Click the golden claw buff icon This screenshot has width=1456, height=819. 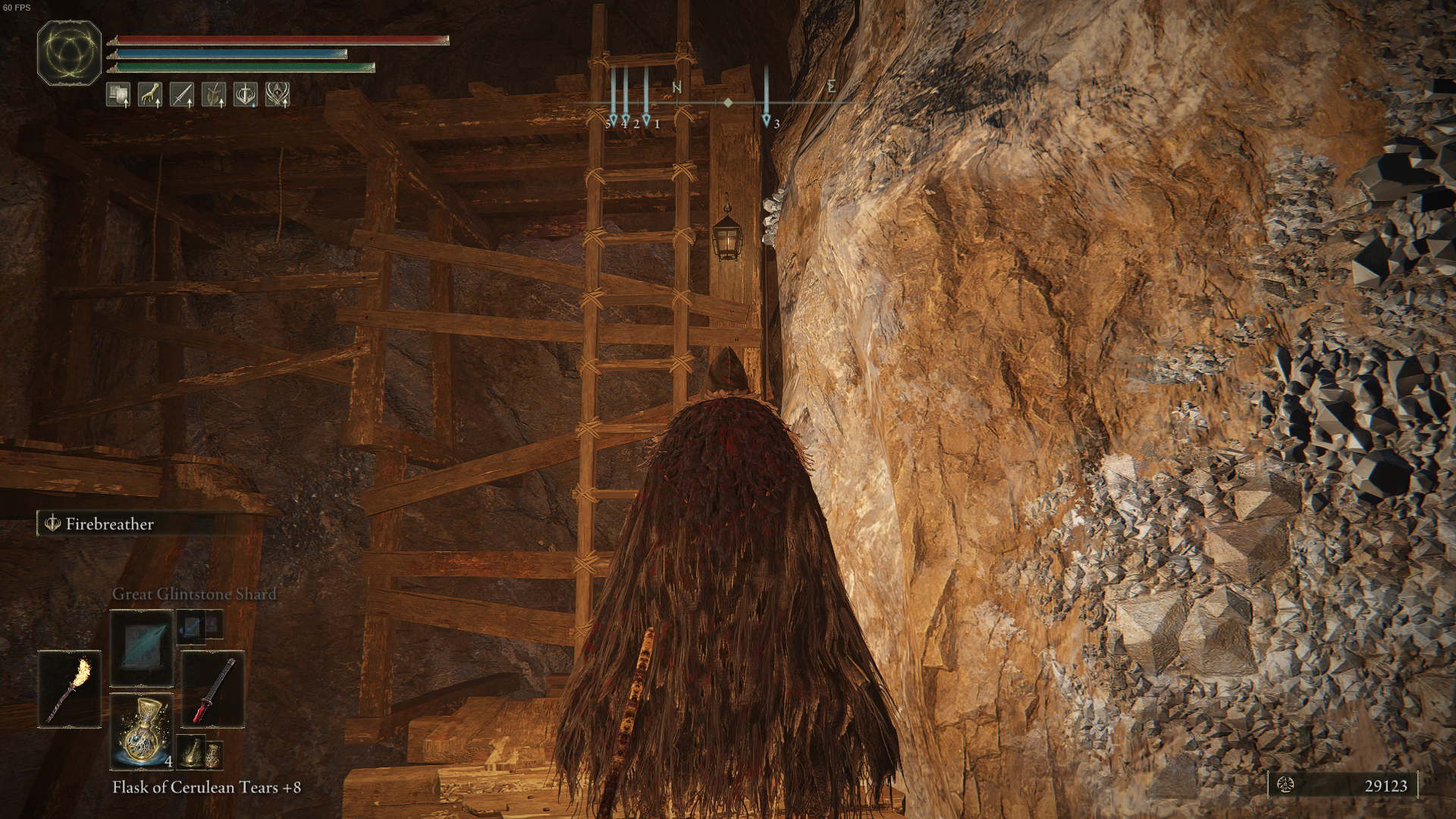tap(151, 95)
